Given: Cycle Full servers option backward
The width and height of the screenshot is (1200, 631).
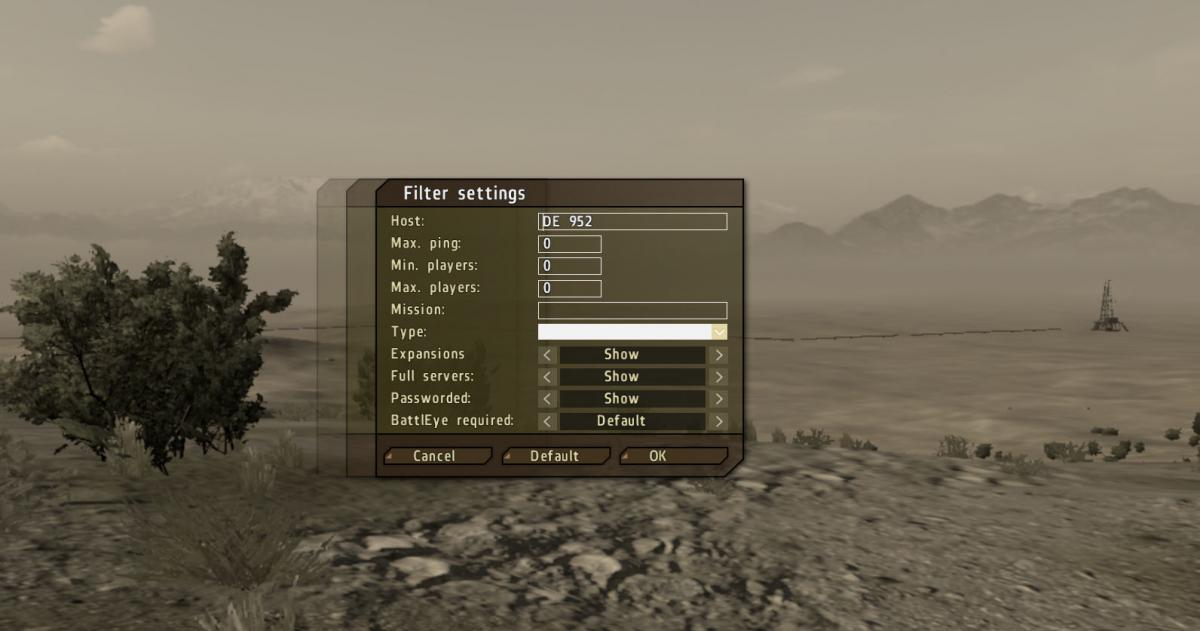Looking at the screenshot, I should point(547,377).
